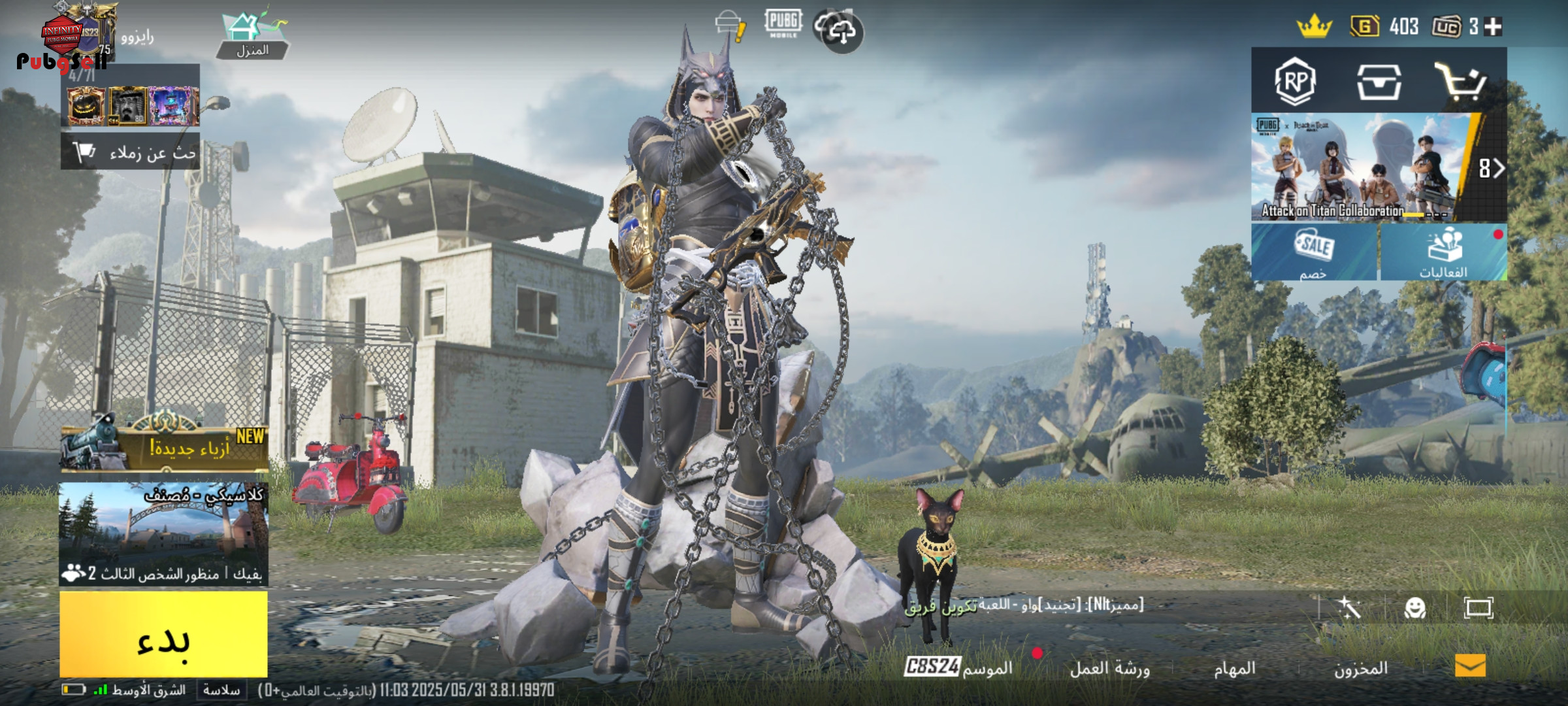Open the الموسم C8S24 season menu
Screen dimensions: 1568x706
coord(958,667)
